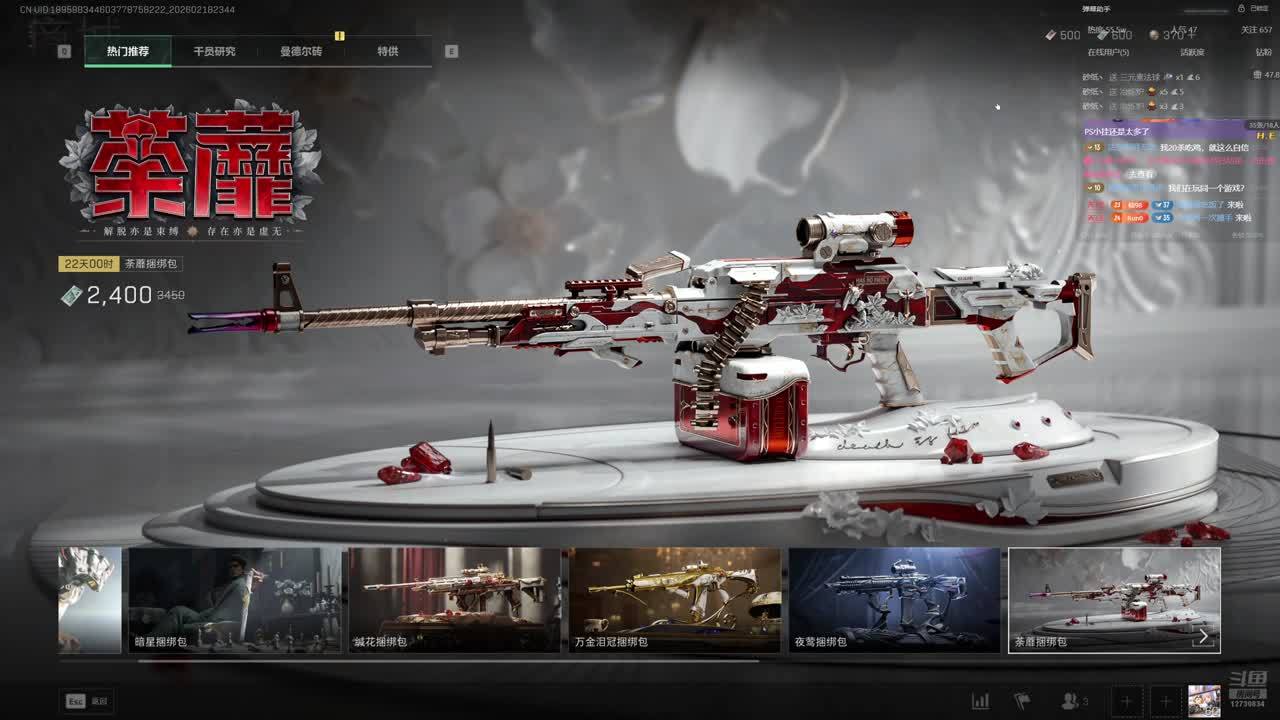View the 万金泪冠捆绑包 bundle
Screen dimensions: 1280x720
pos(675,600)
